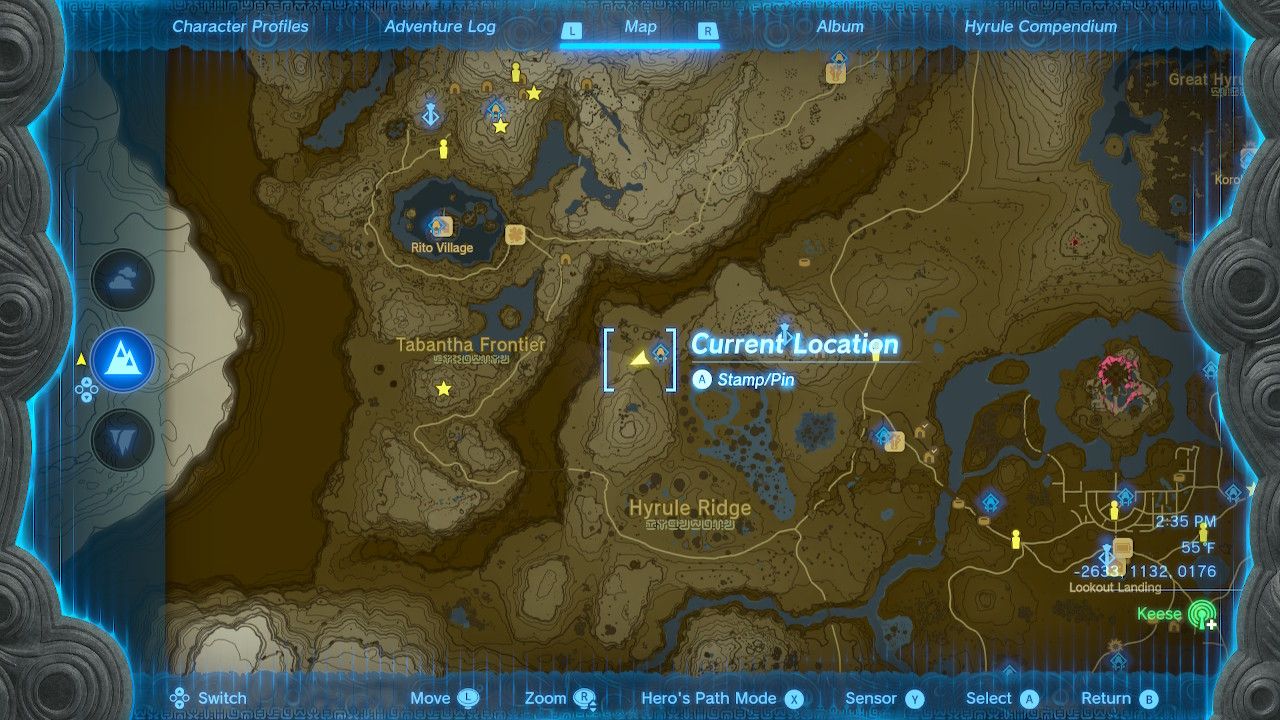Open the Adventure Log
Screen dimensions: 1280x720
click(x=440, y=27)
